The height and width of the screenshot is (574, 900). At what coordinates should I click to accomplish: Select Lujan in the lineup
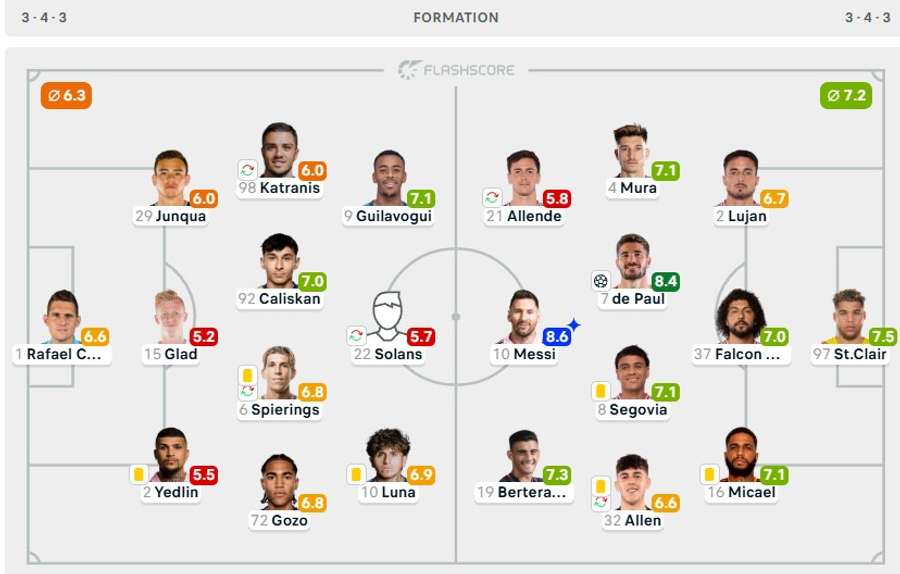pos(741,178)
